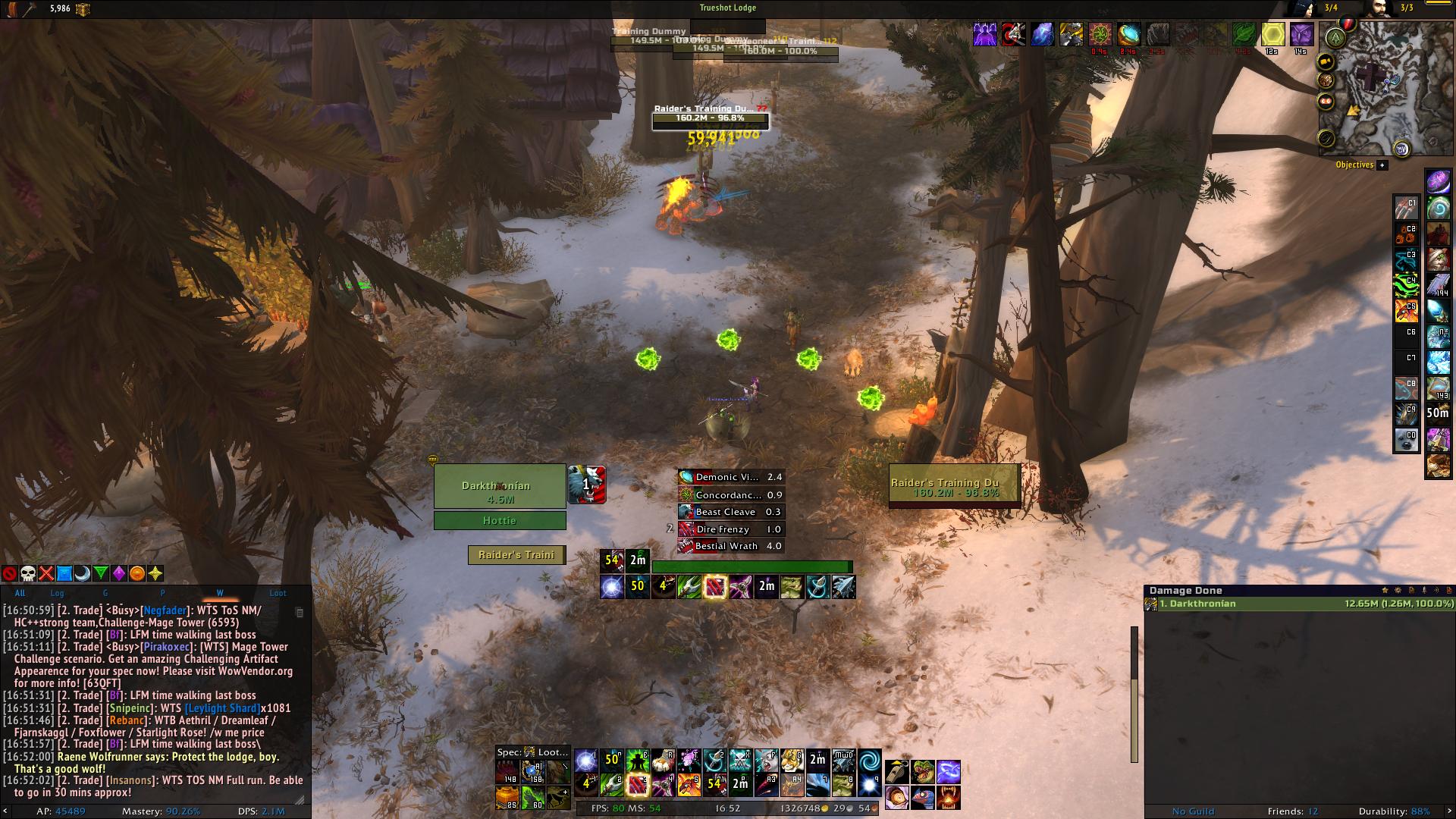Screen dimensions: 1456x819
Task: Switch to the Loot chat tab
Action: pos(278,593)
